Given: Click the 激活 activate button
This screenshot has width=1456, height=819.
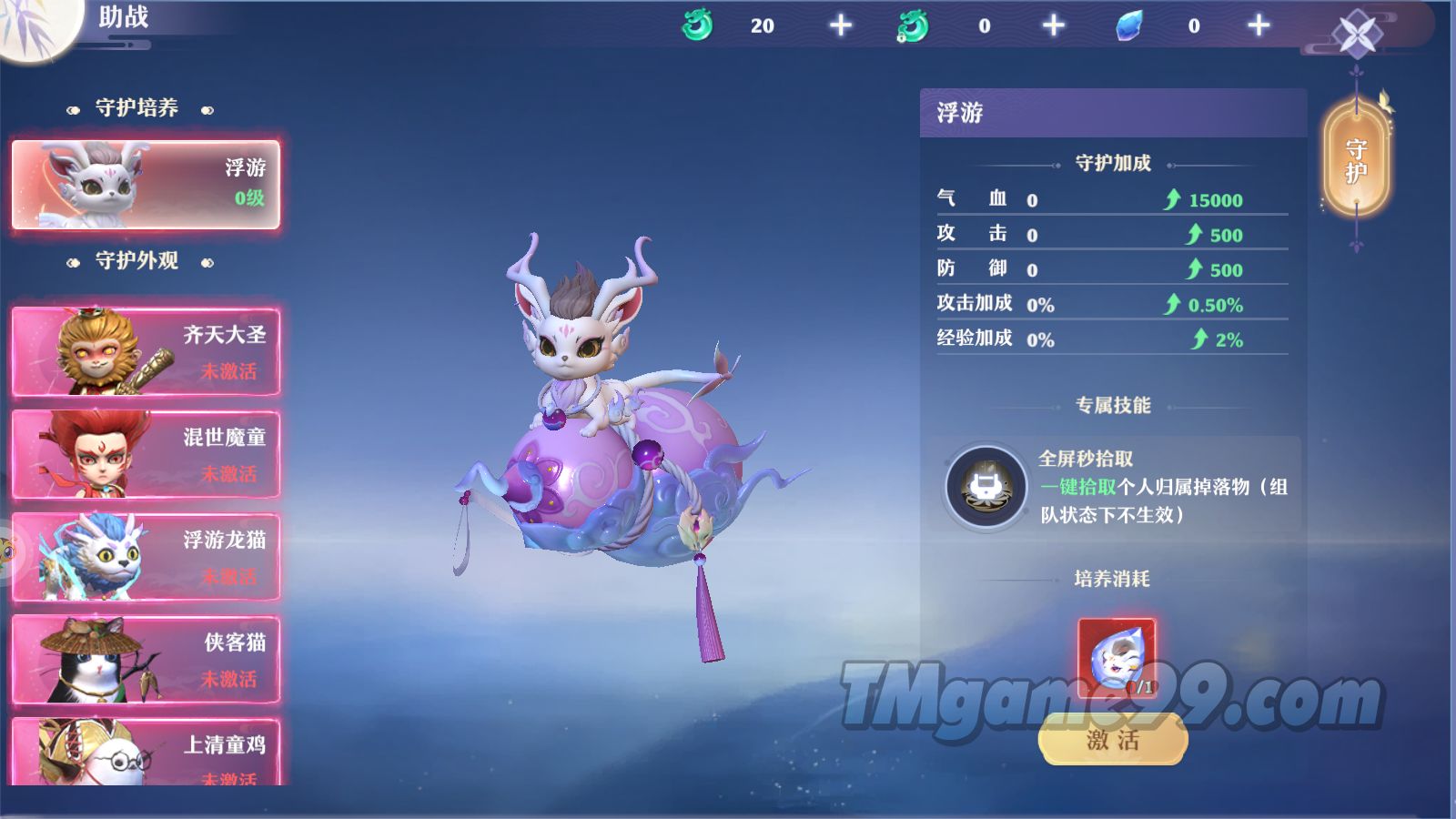Looking at the screenshot, I should pos(1112,740).
